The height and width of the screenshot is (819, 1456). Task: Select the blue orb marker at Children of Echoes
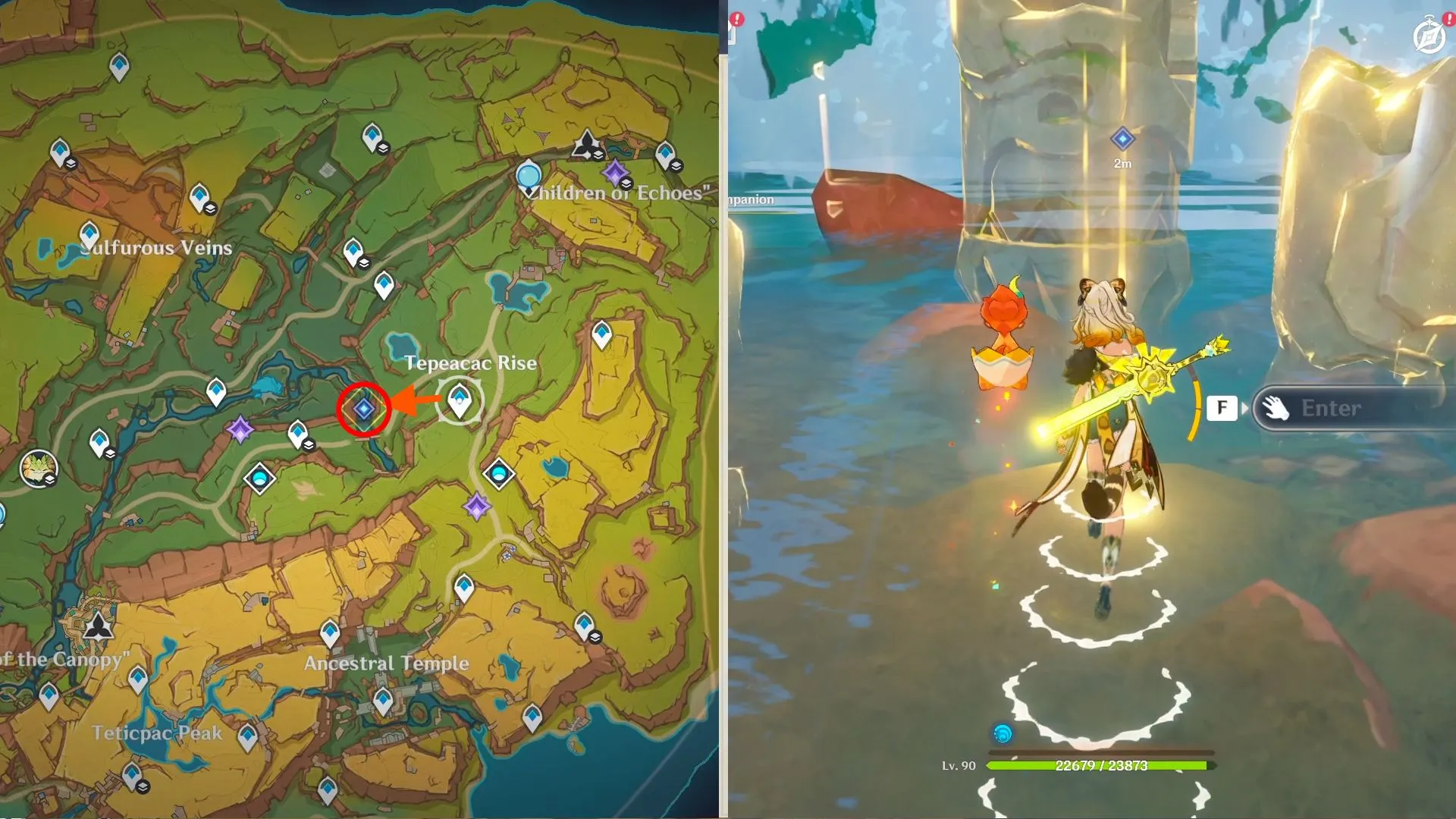click(528, 176)
